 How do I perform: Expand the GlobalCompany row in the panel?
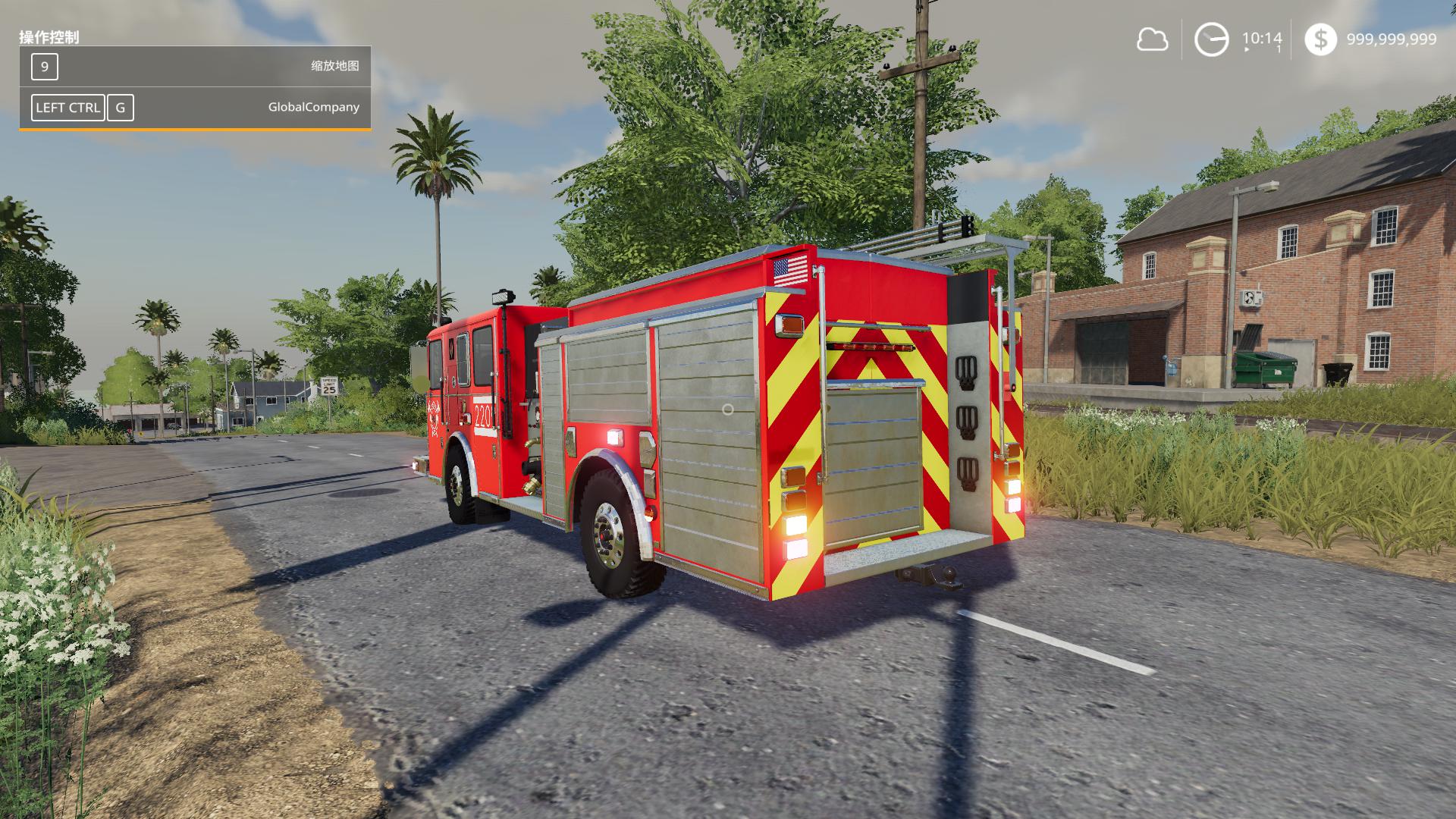193,107
